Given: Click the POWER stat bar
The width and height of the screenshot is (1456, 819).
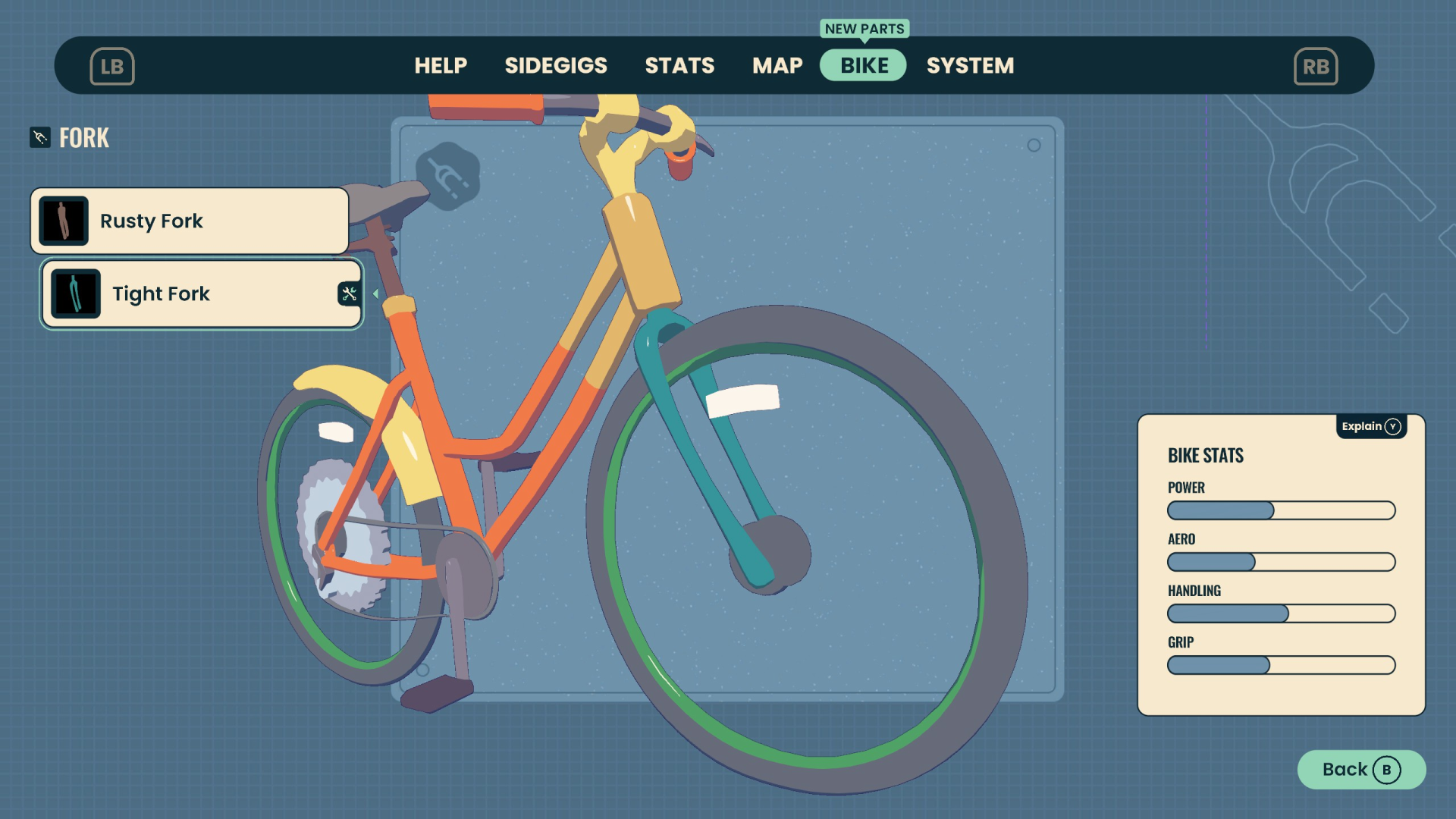Looking at the screenshot, I should coord(1280,510).
